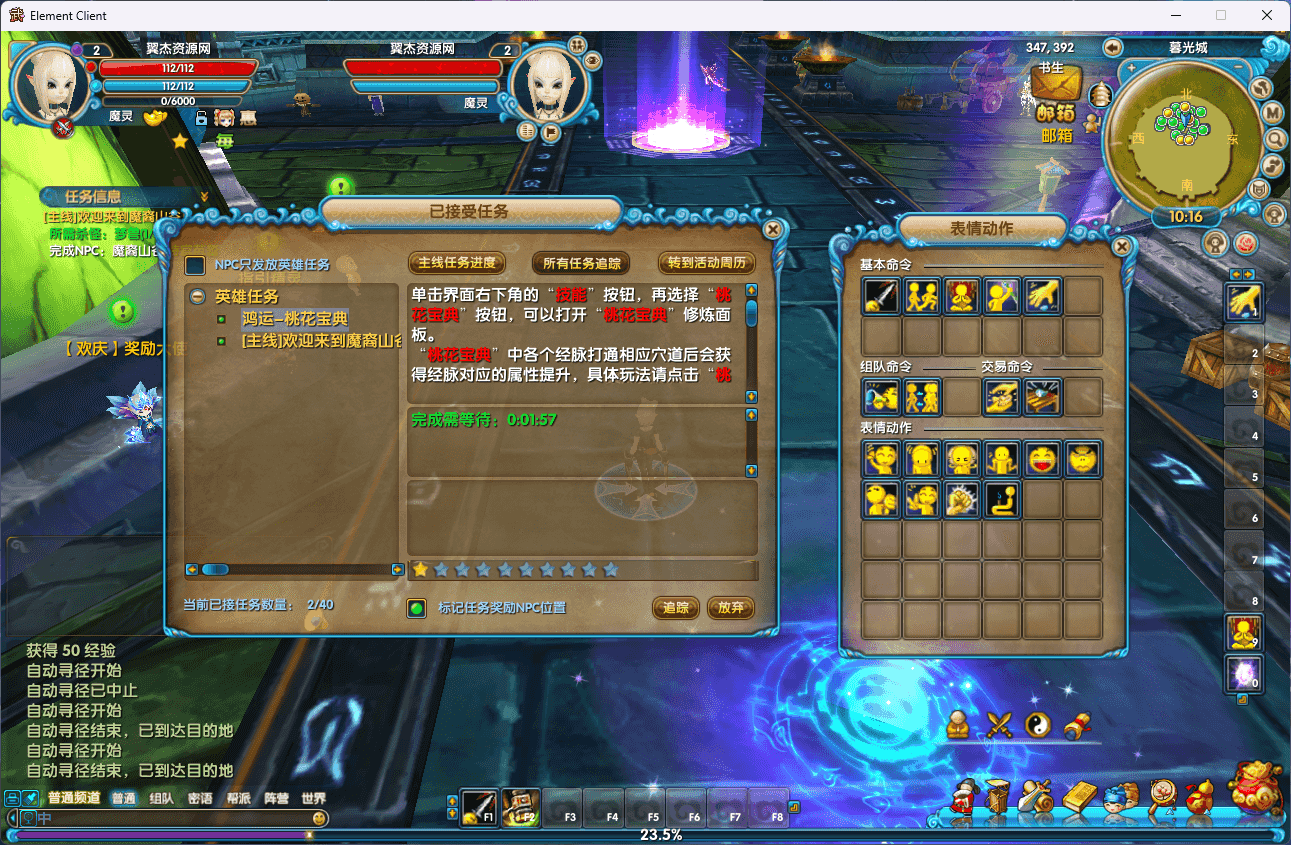The image size is (1291, 845).
Task: Click the 所有任务追踪 button
Action: click(x=581, y=263)
